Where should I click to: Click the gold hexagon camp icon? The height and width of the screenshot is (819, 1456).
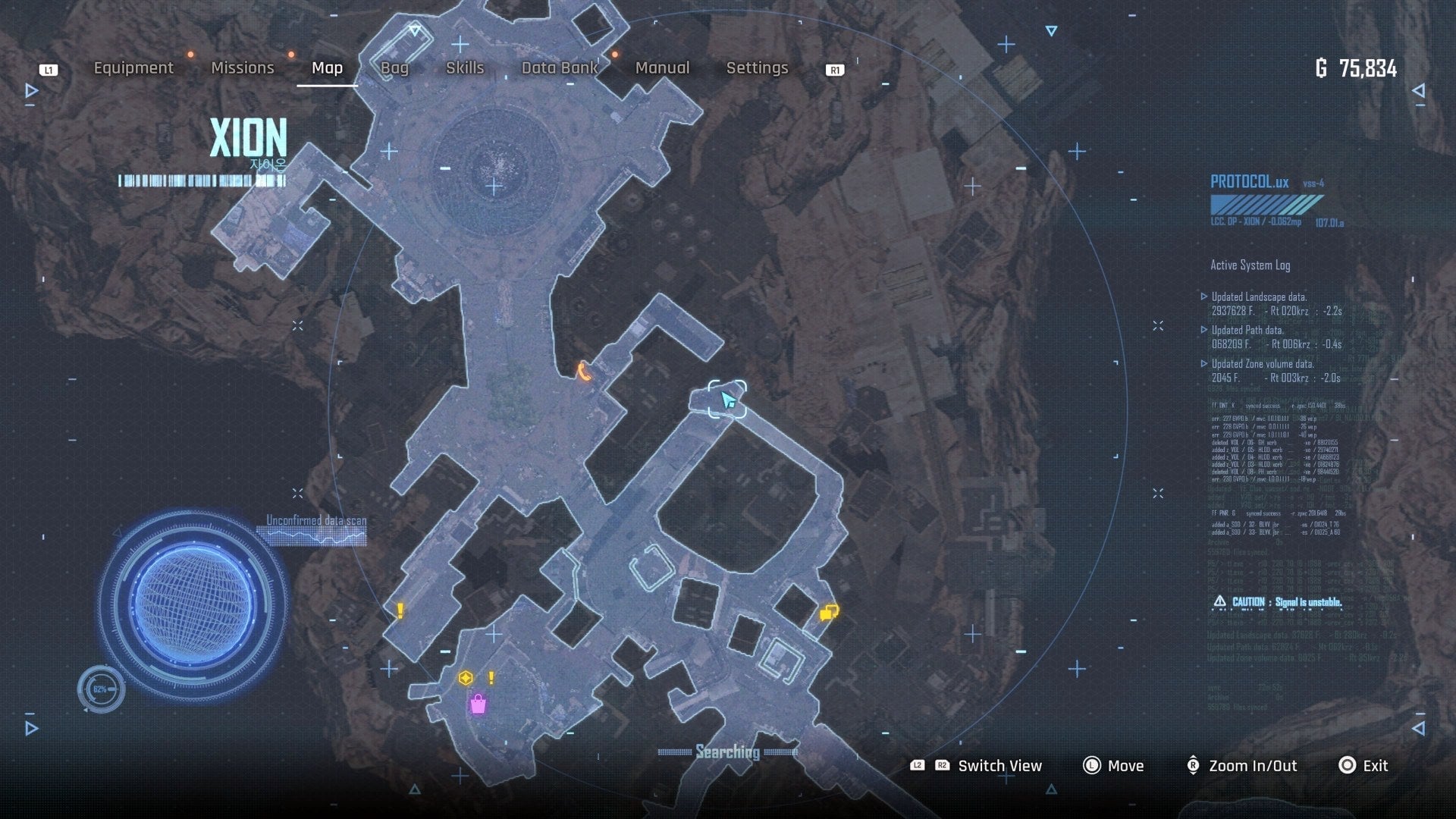click(465, 677)
